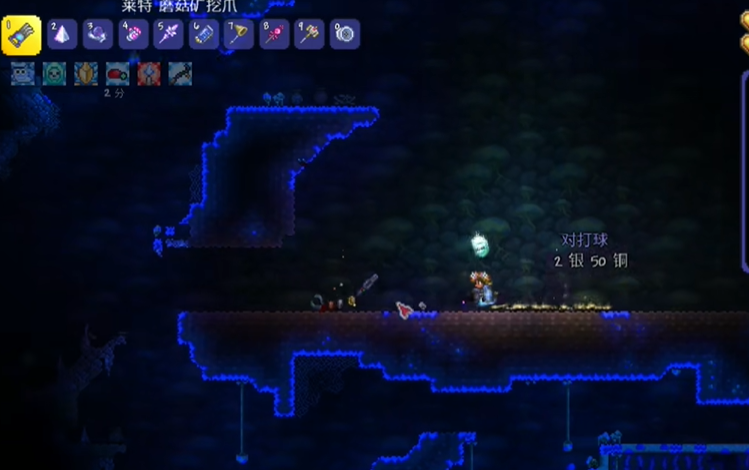Click the dark pickaxe buff icon
The width and height of the screenshot is (749, 470).
pyautogui.click(x=180, y=74)
